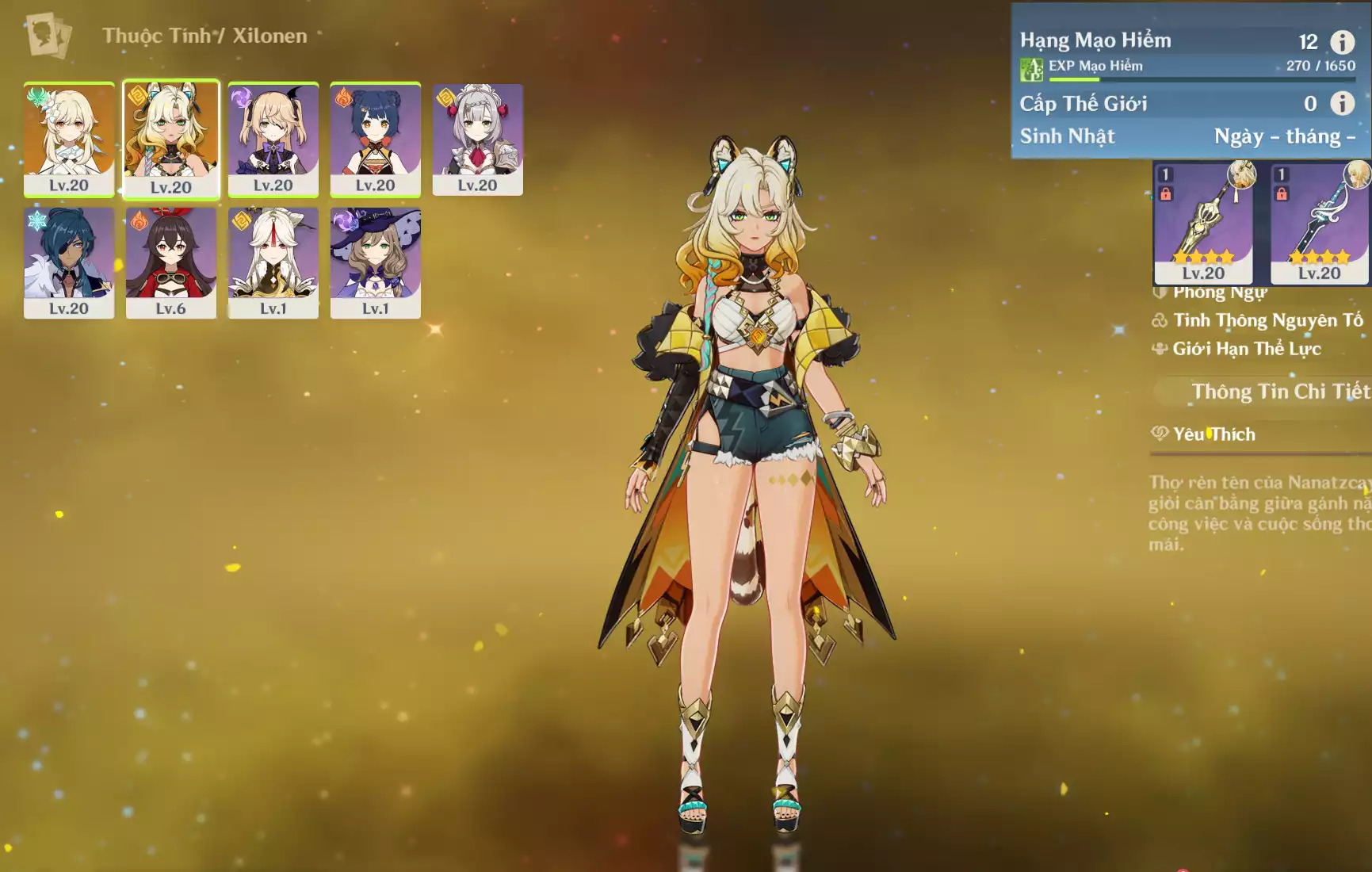This screenshot has height=872, width=1372.
Task: Click the Yêu Thích favorite option
Action: pyautogui.click(x=1213, y=434)
